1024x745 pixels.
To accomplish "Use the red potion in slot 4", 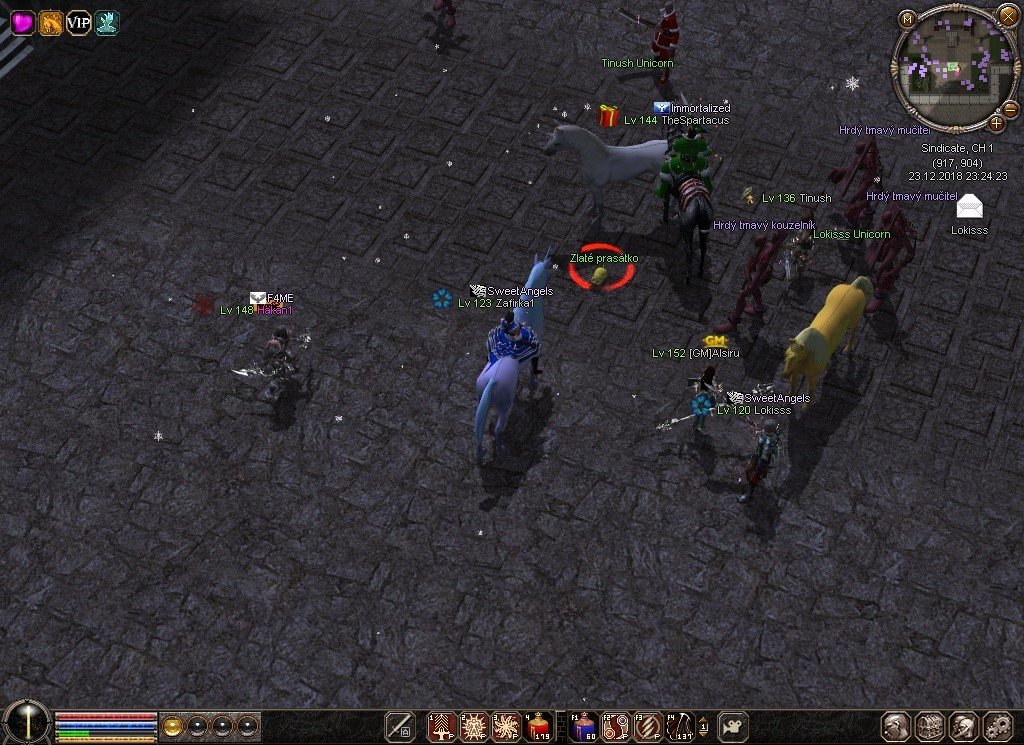I will [538, 726].
